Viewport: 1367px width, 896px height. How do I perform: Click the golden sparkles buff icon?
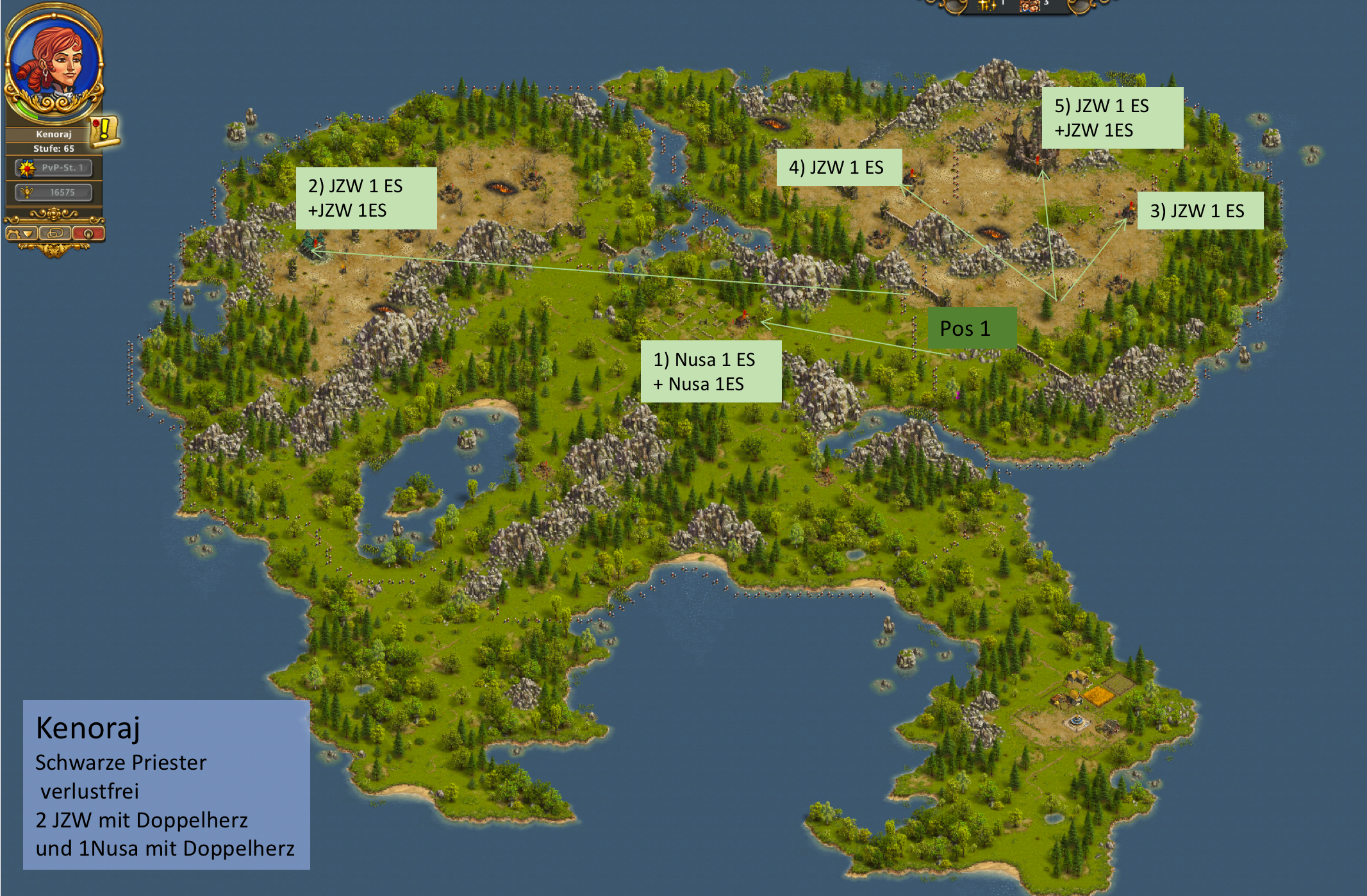coord(986,5)
